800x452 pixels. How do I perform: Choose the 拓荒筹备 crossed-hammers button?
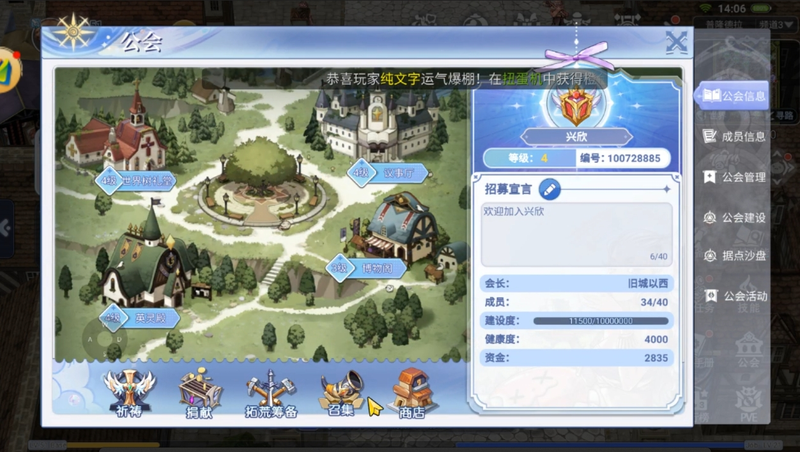[x=270, y=393]
